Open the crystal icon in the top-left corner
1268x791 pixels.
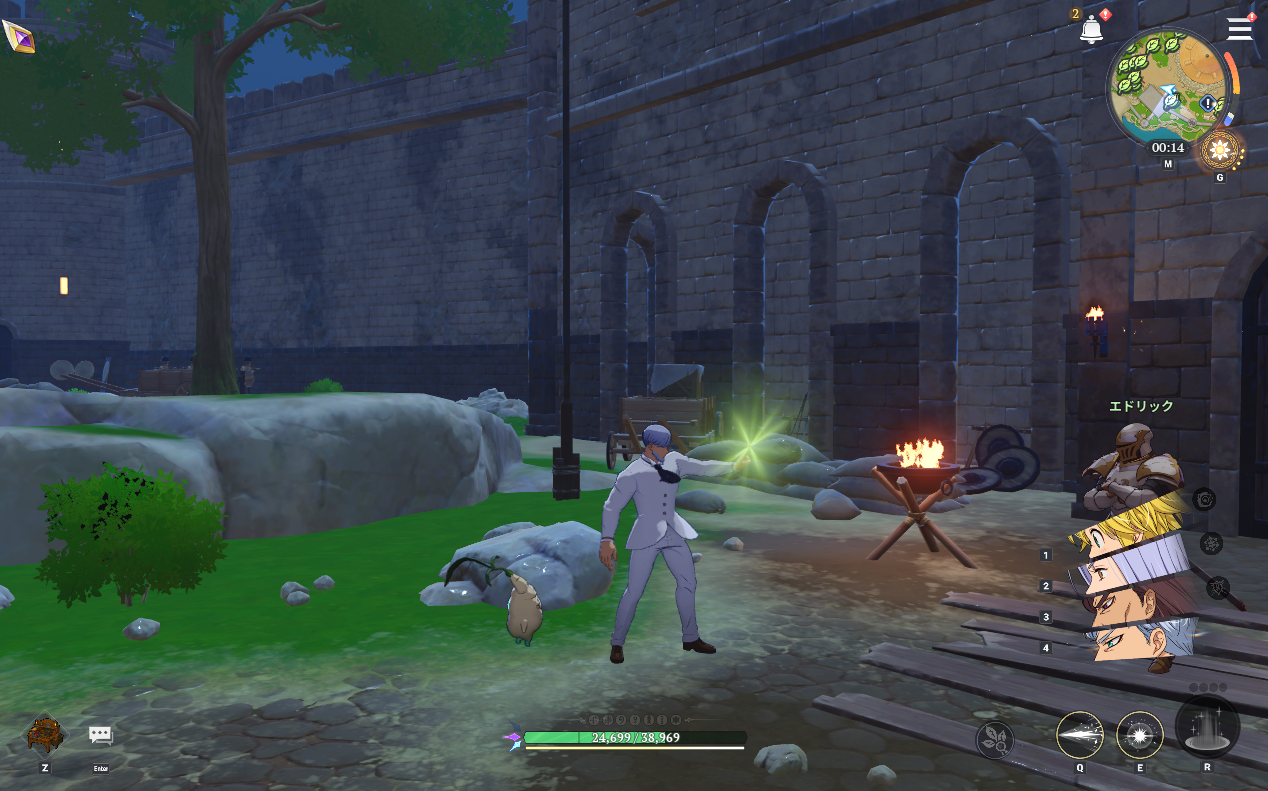18,37
